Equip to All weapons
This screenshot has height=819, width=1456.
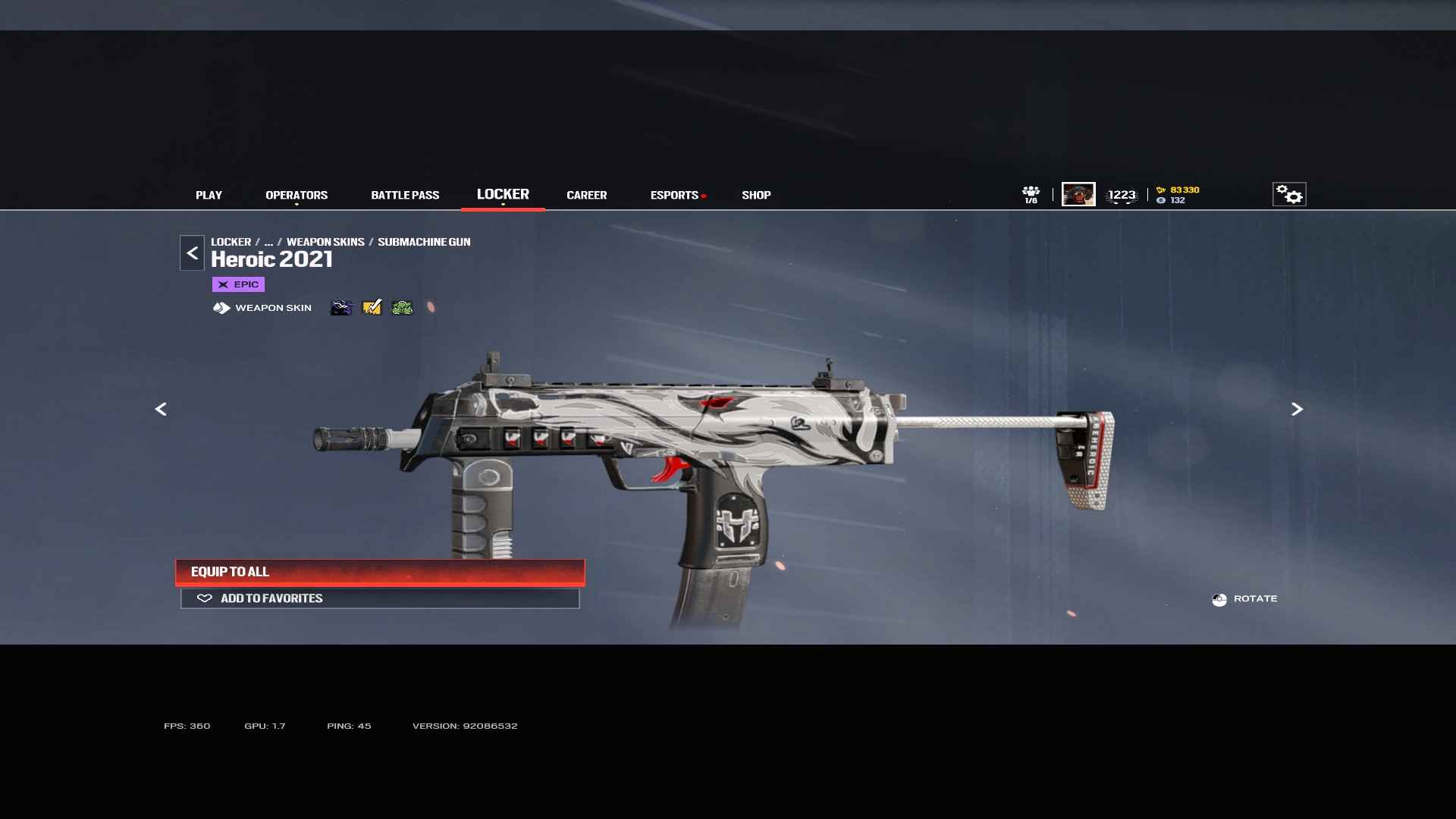[x=380, y=572]
